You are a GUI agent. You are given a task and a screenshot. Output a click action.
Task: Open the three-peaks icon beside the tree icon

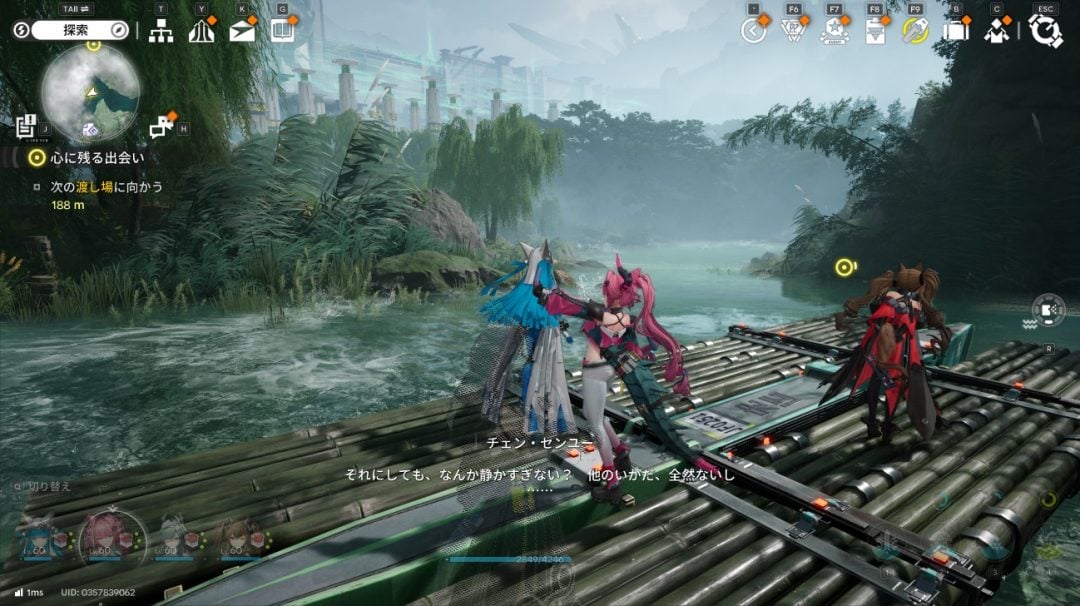201,31
